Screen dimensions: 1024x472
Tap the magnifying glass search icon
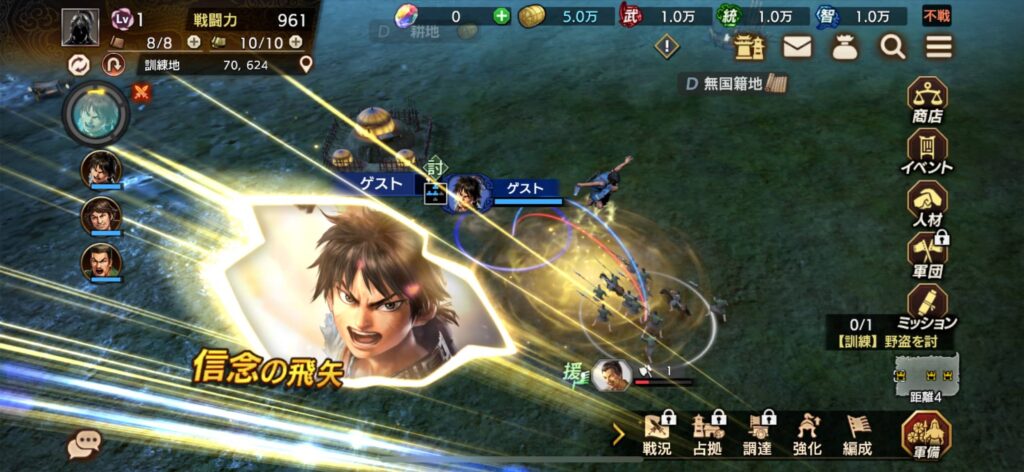tap(891, 46)
